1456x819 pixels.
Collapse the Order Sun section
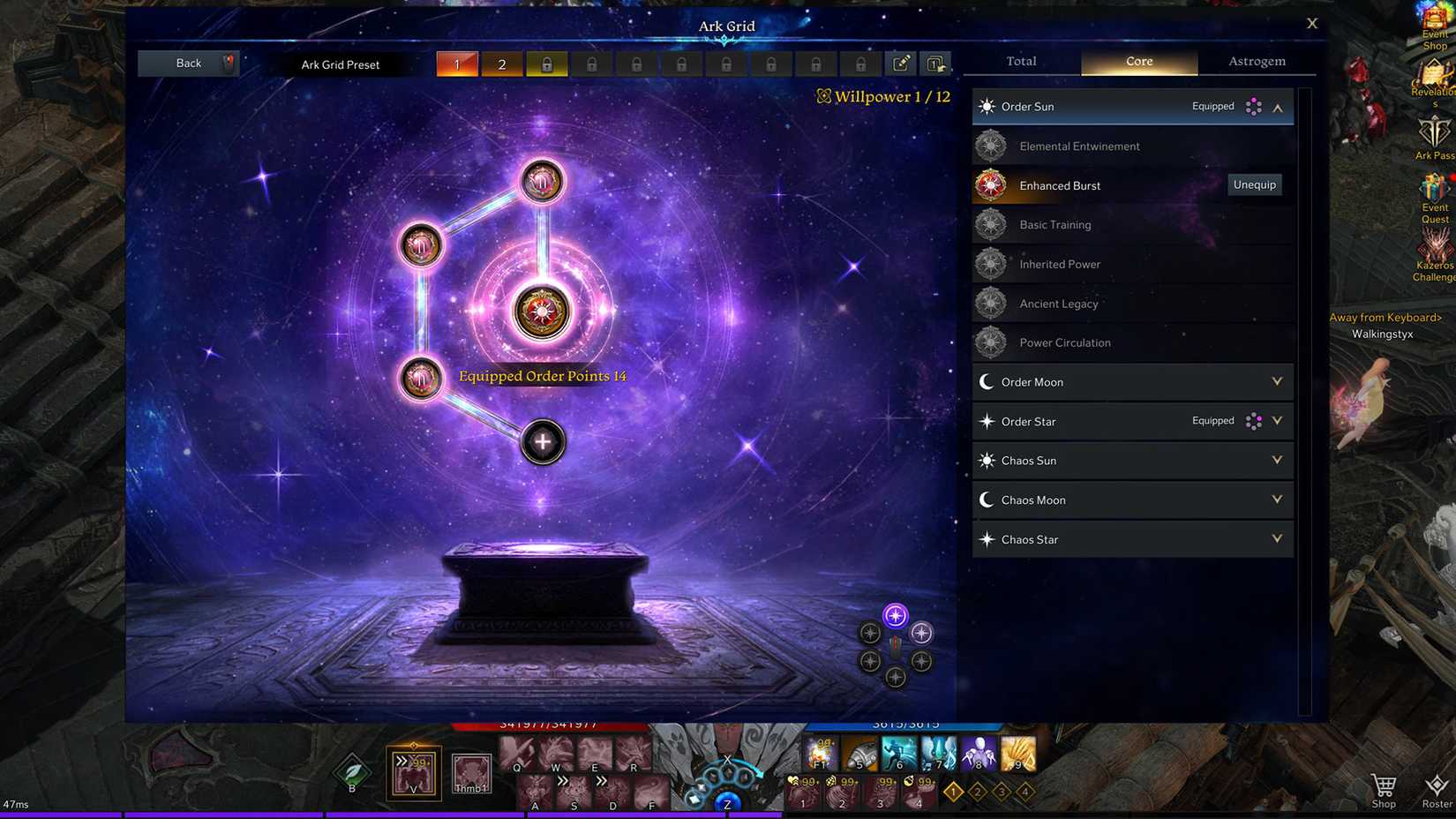(x=1277, y=108)
